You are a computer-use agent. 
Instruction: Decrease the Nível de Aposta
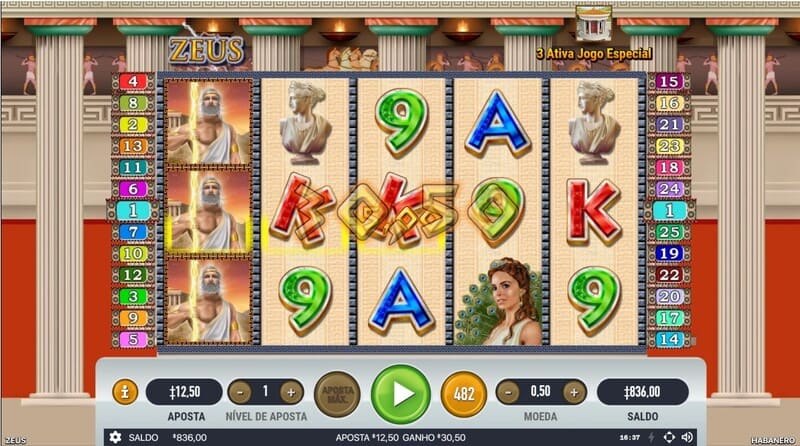tap(239, 392)
